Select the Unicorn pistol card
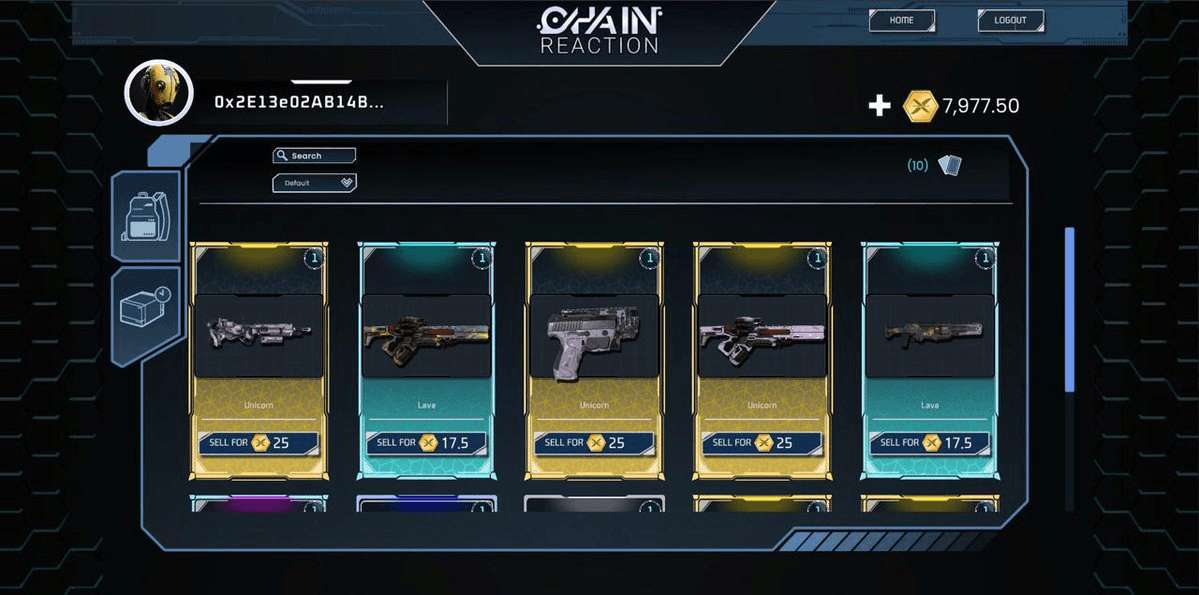Viewport: 1199px width, 595px height. coord(593,340)
